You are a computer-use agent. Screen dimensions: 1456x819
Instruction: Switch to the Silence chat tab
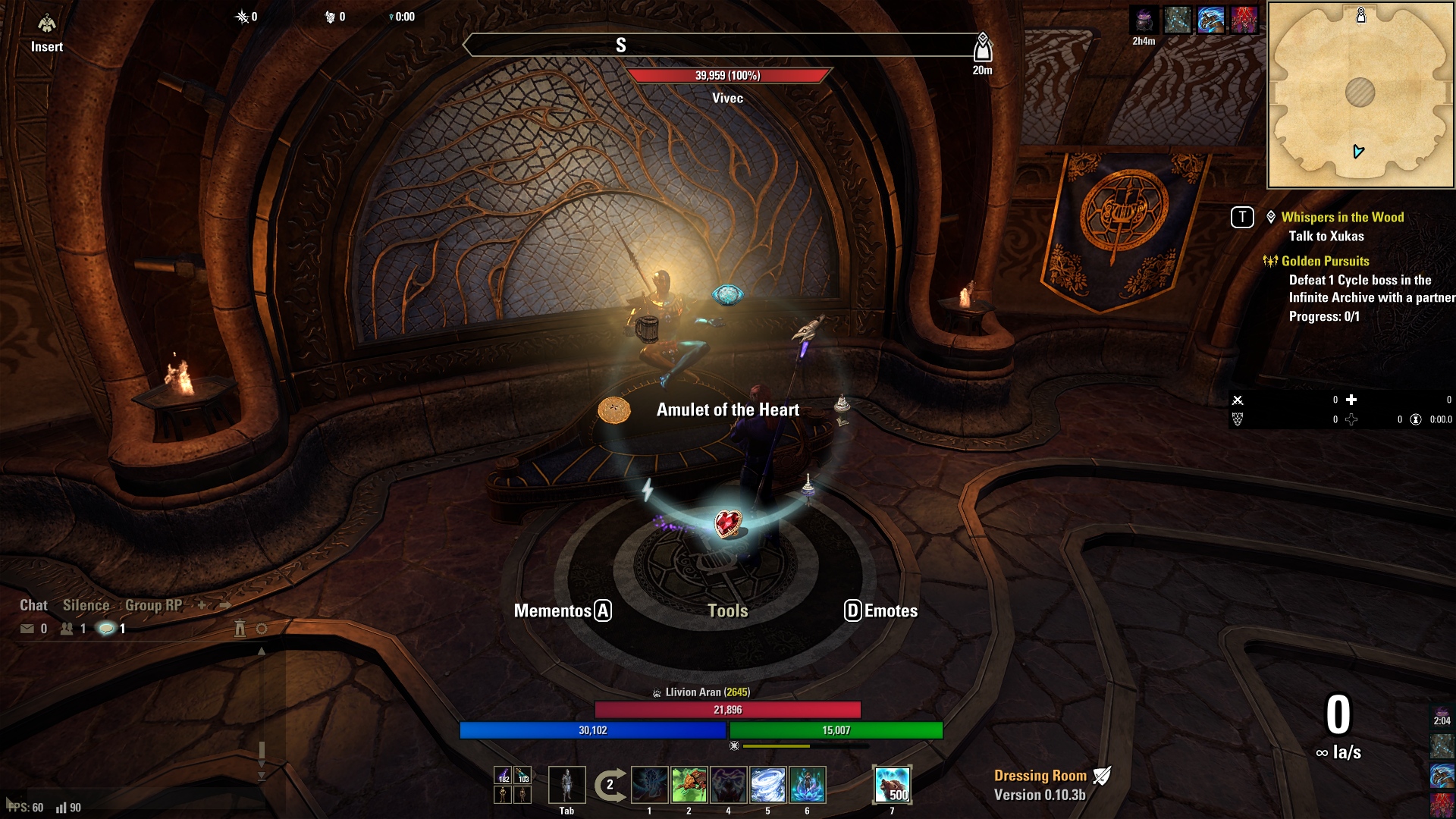pyautogui.click(x=86, y=605)
